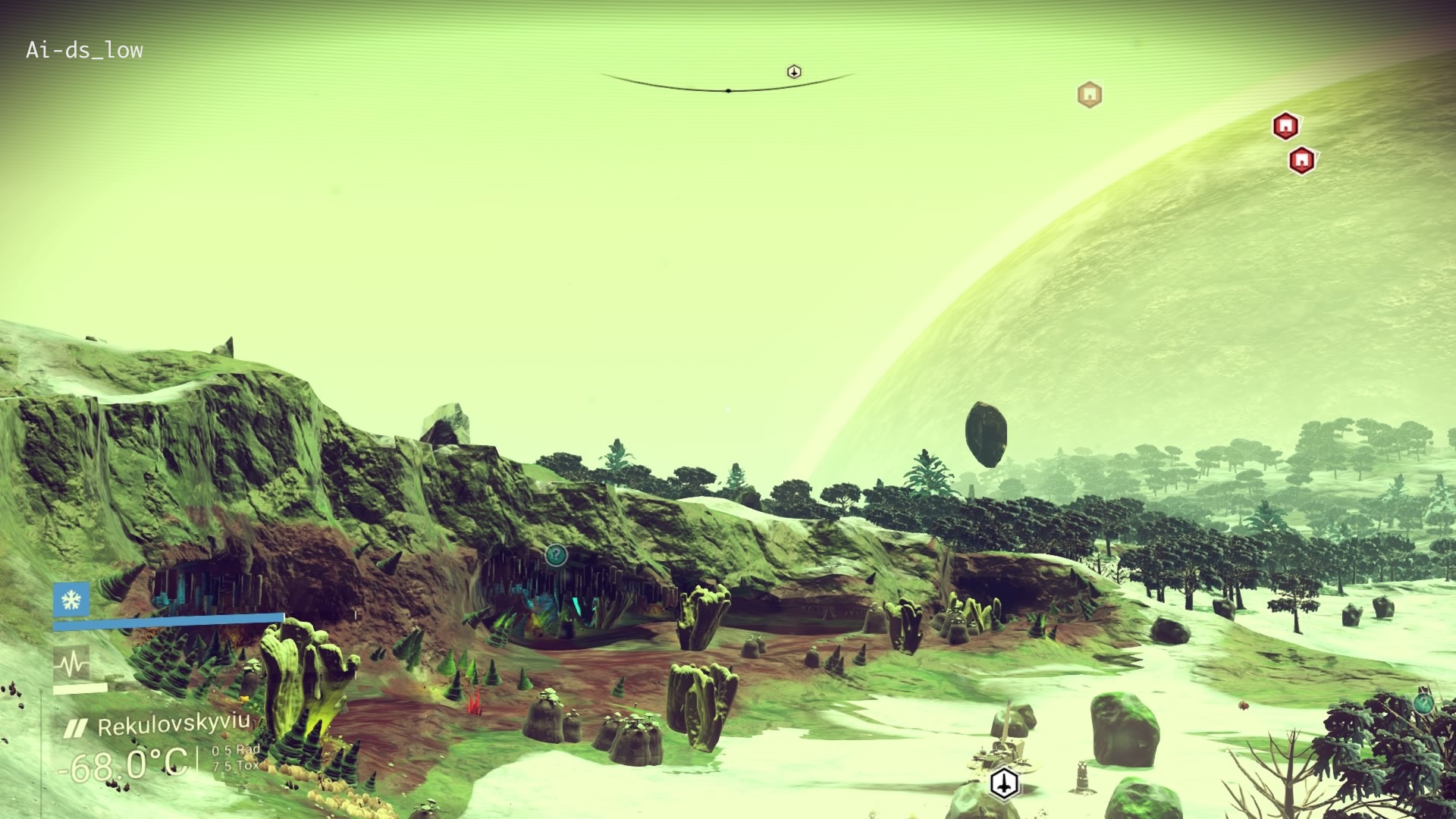This screenshot has height=819, width=1456.
Task: Click the question mark marker at the cave
Action: click(x=556, y=555)
